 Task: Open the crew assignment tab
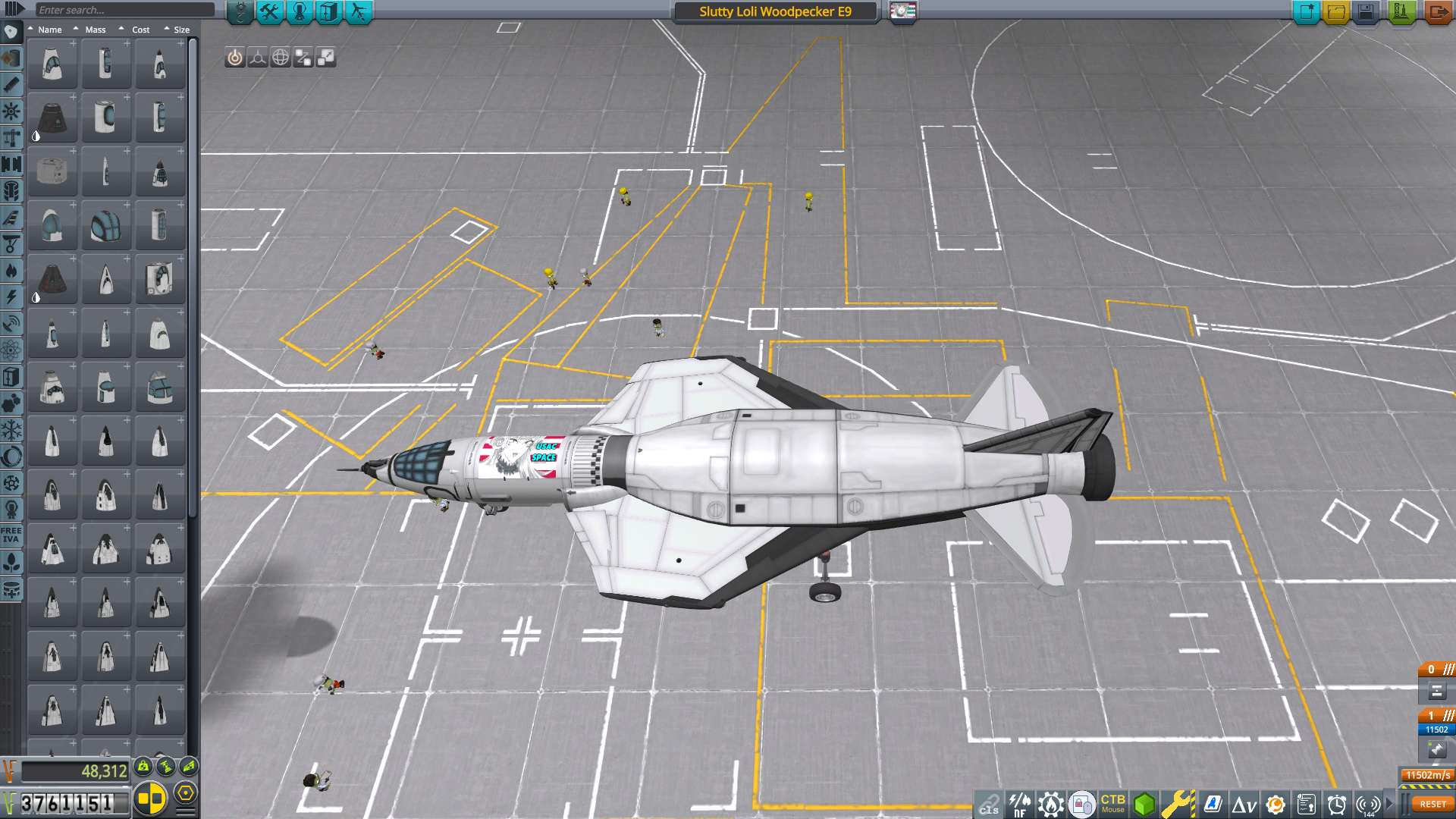pos(300,11)
